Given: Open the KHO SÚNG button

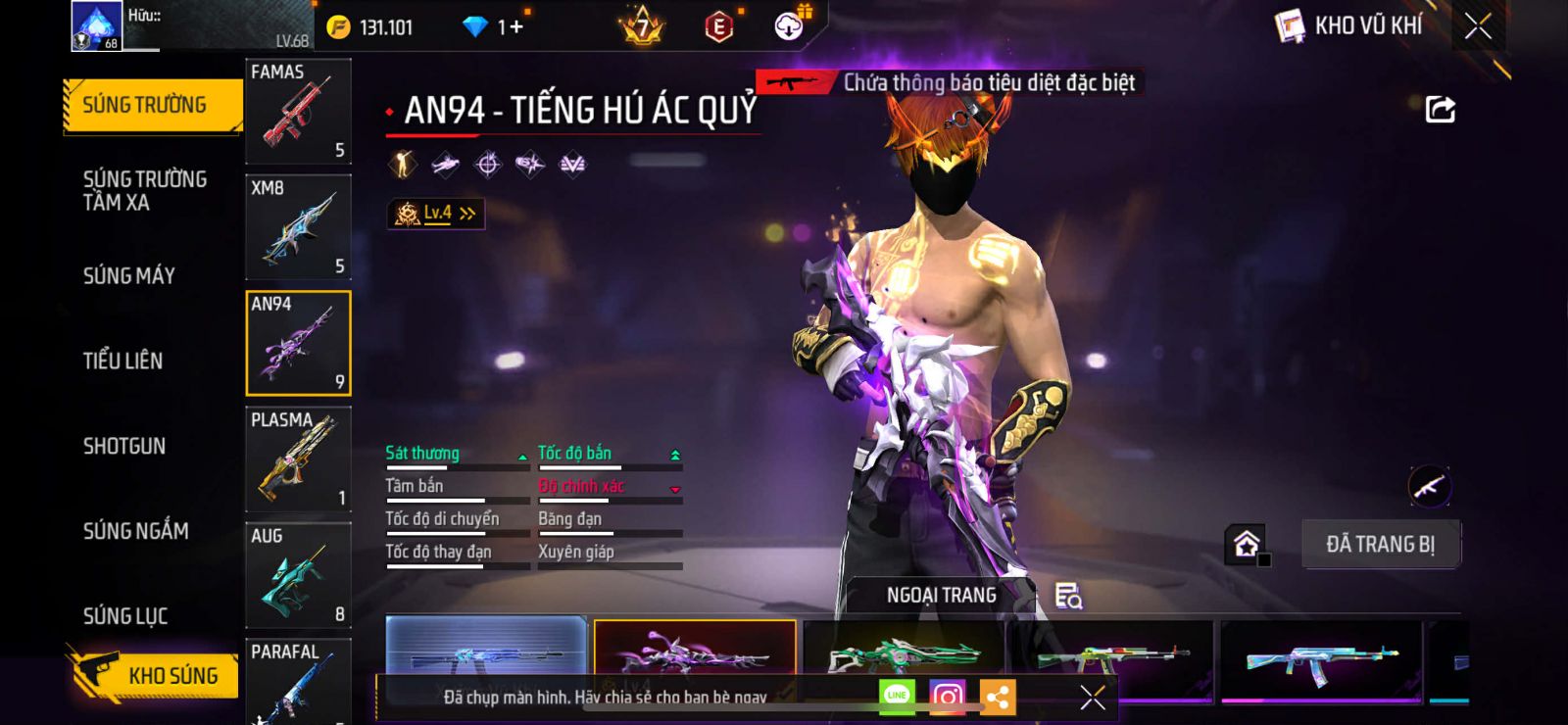Looking at the screenshot, I should point(155,675).
